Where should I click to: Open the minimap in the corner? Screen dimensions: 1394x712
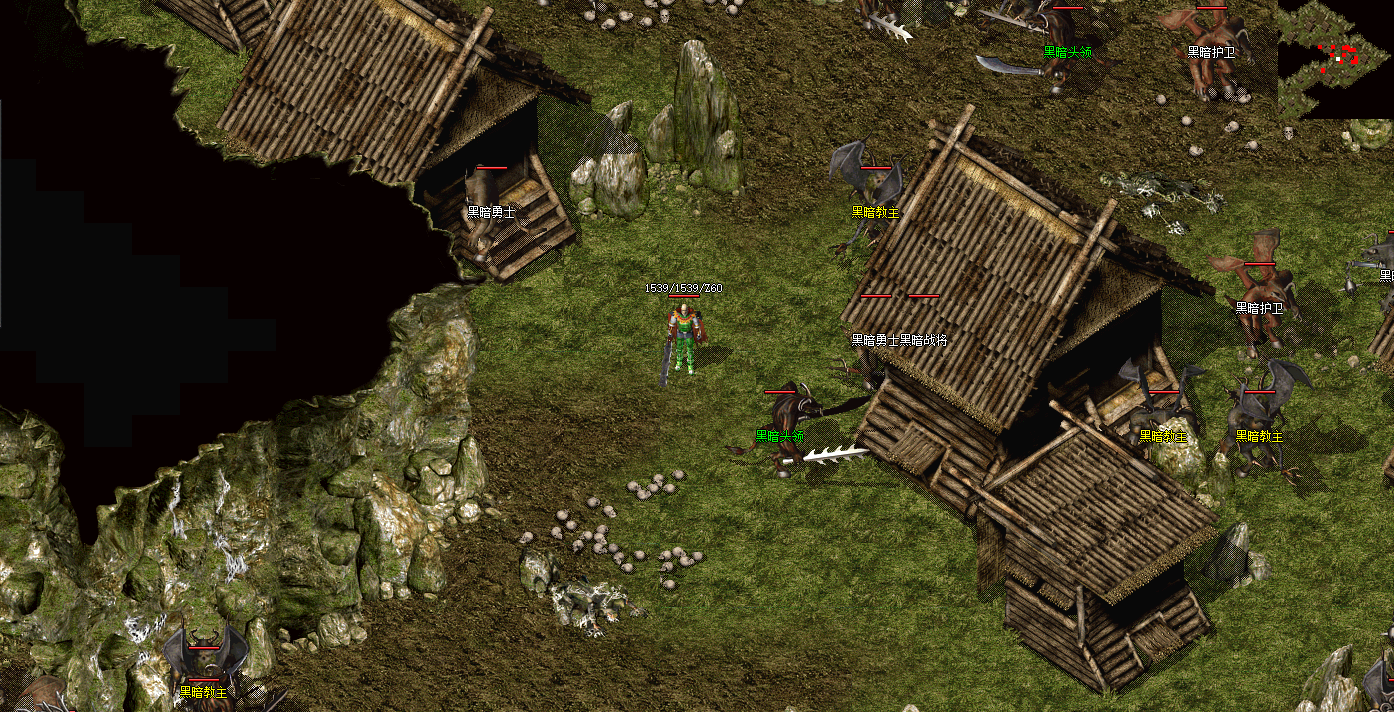coord(1335,58)
